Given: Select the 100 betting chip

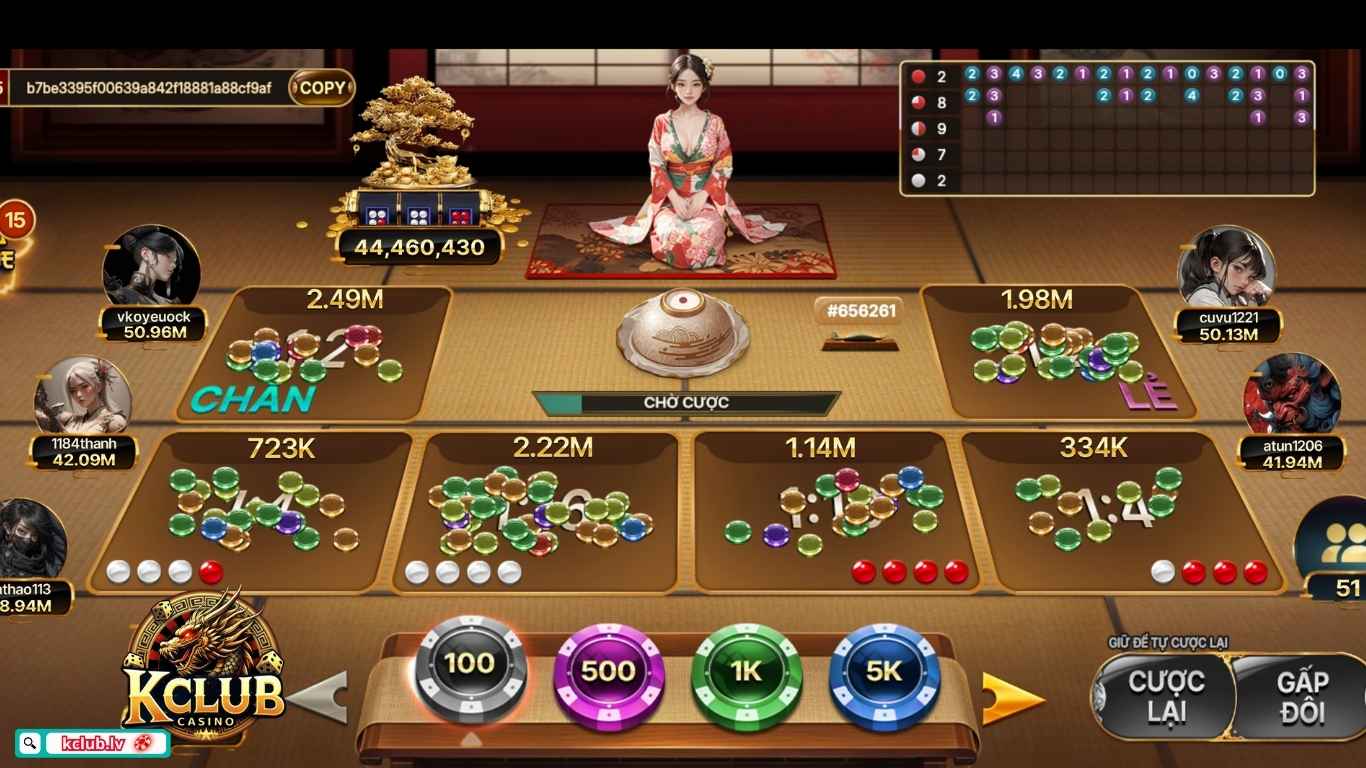Looking at the screenshot, I should pos(470,665).
